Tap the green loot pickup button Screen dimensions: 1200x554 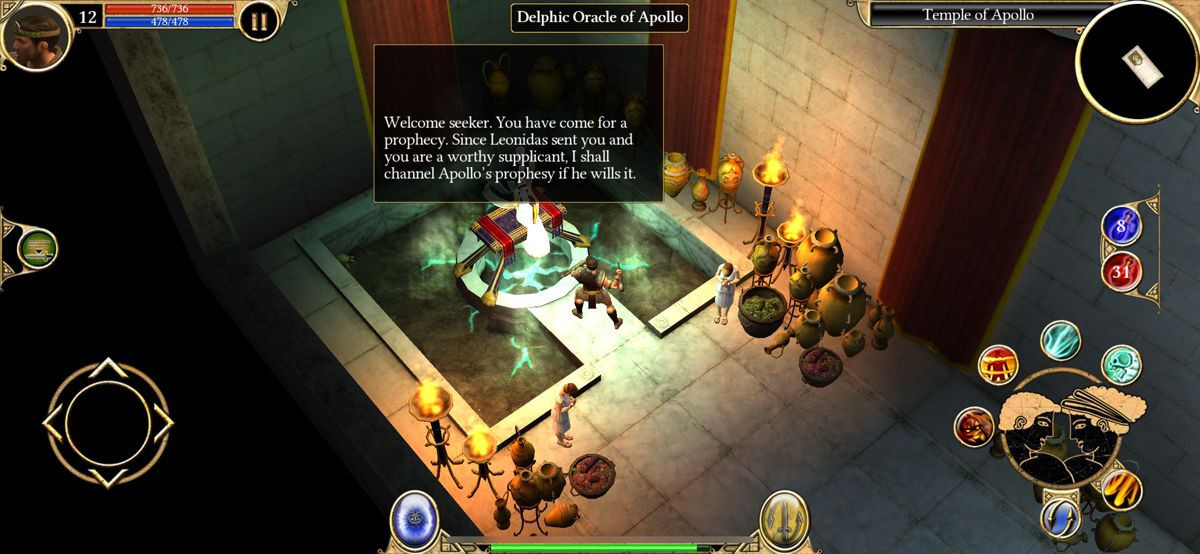coord(37,247)
